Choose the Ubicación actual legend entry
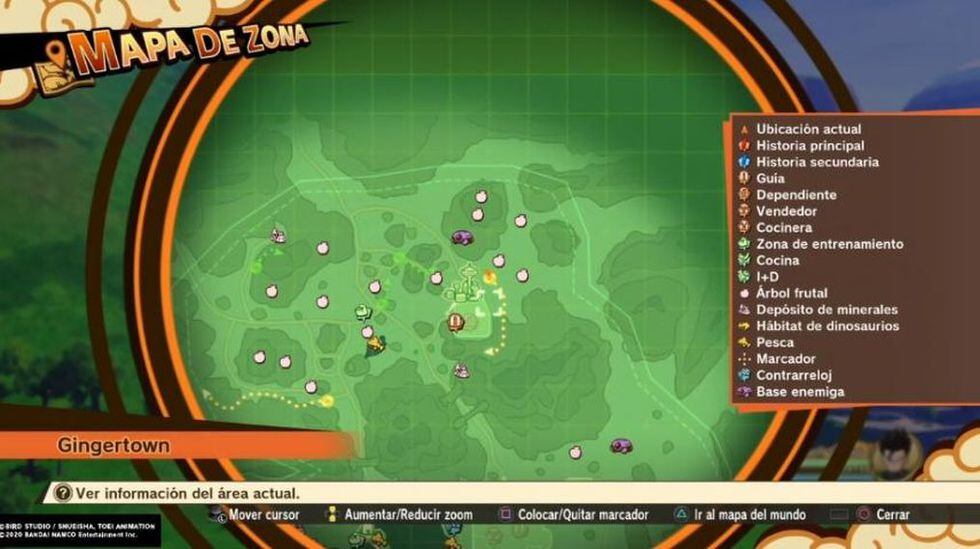 pos(808,129)
